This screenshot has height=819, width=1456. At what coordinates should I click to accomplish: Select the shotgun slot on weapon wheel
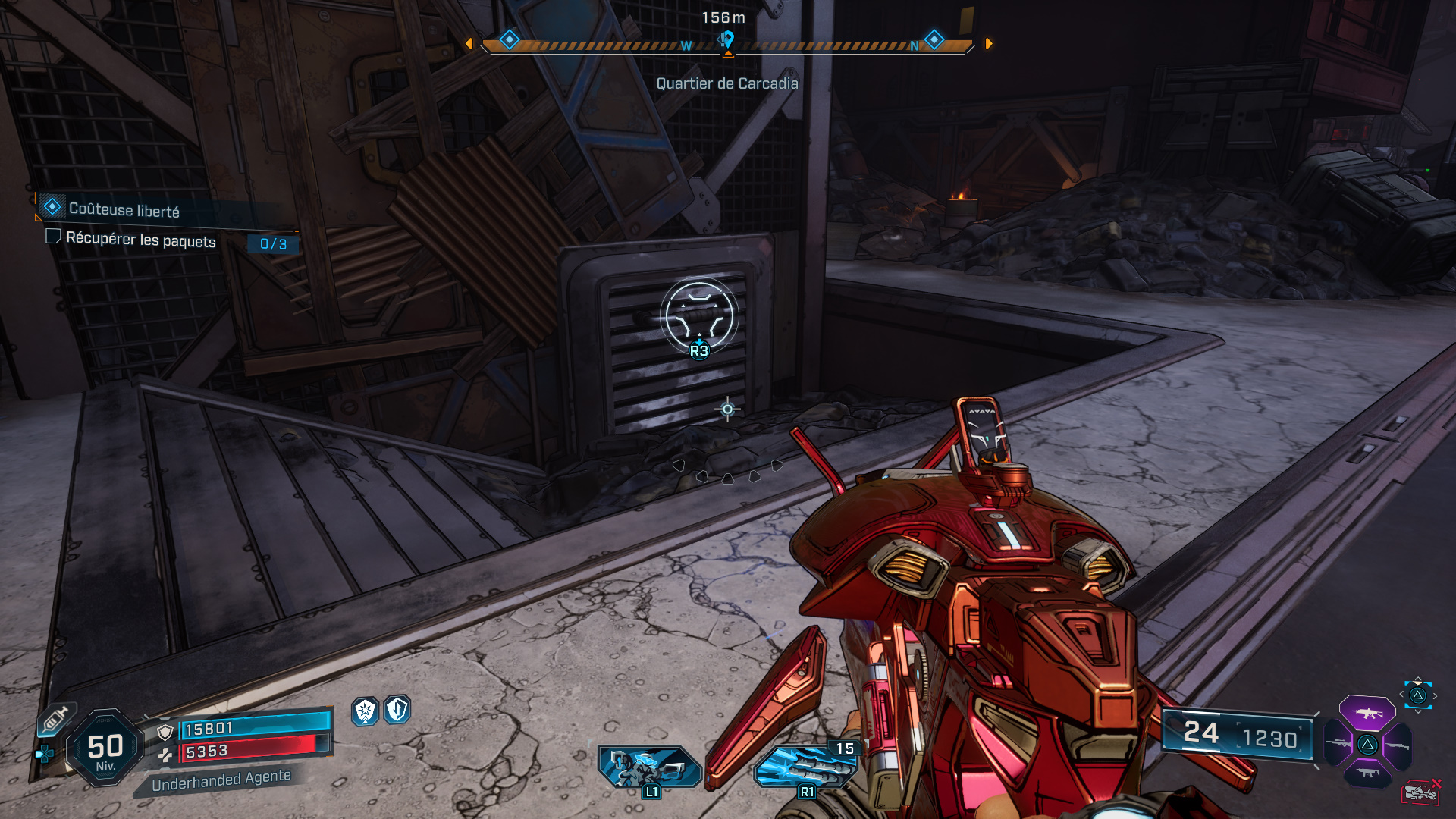pyautogui.click(x=1398, y=745)
